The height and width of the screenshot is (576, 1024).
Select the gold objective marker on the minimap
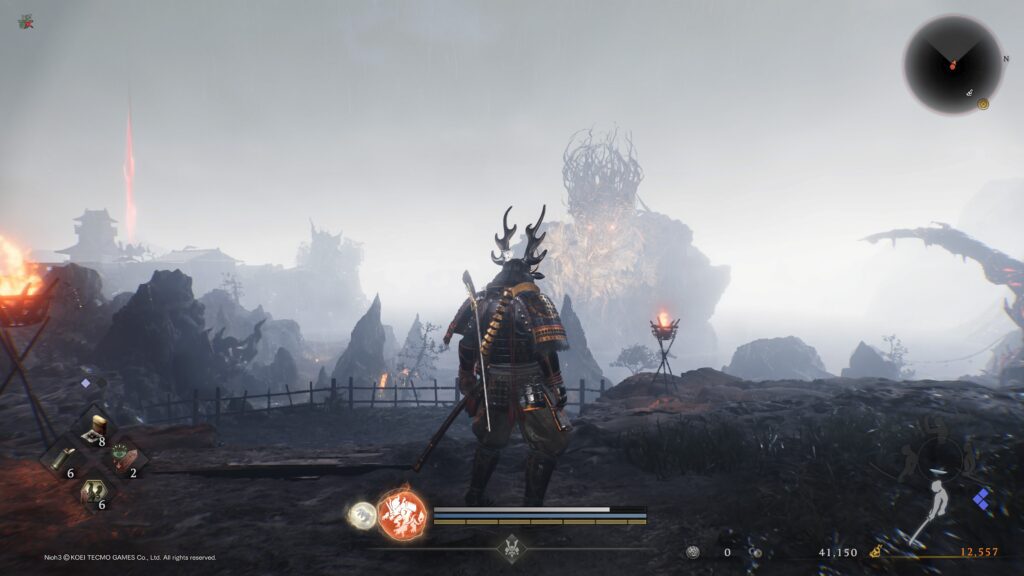pyautogui.click(x=983, y=103)
